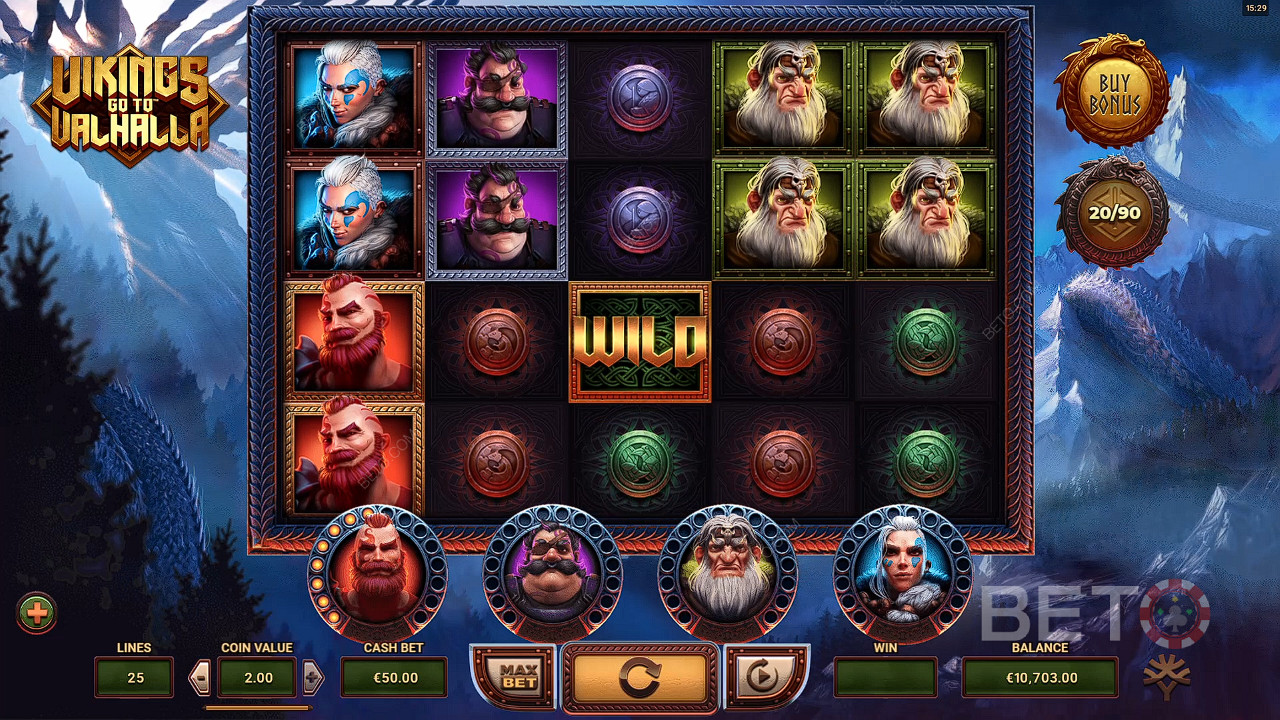Increase the coin value
The height and width of the screenshot is (720, 1280).
313,678
